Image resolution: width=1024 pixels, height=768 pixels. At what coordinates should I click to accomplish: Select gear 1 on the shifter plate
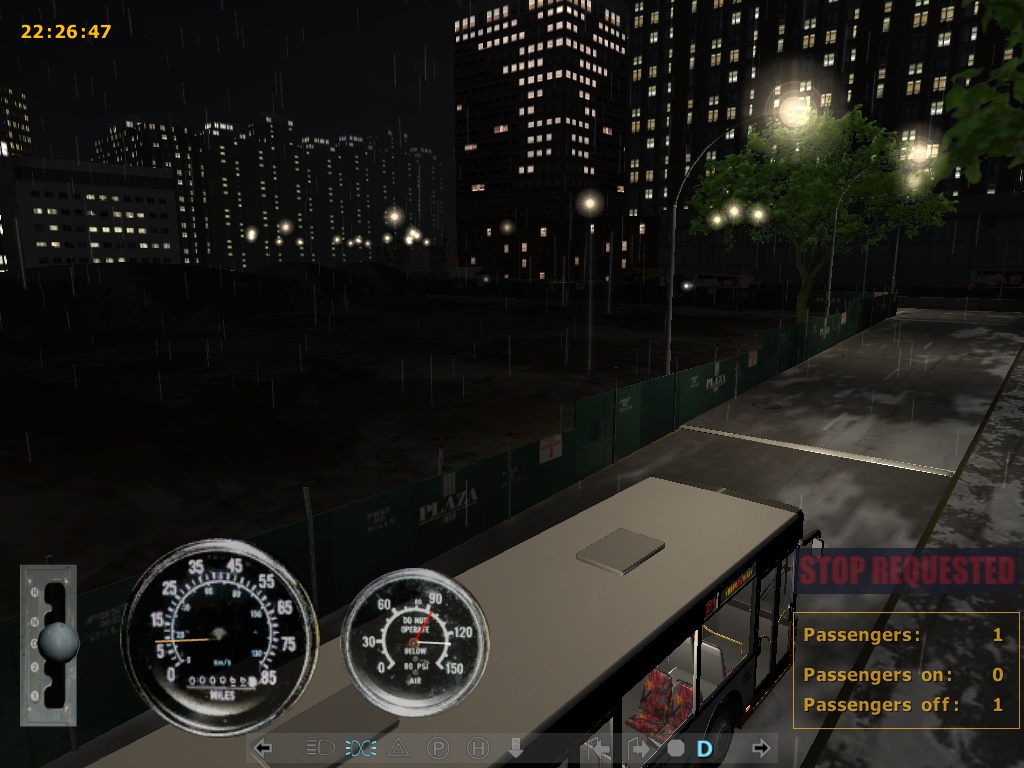tap(35, 693)
